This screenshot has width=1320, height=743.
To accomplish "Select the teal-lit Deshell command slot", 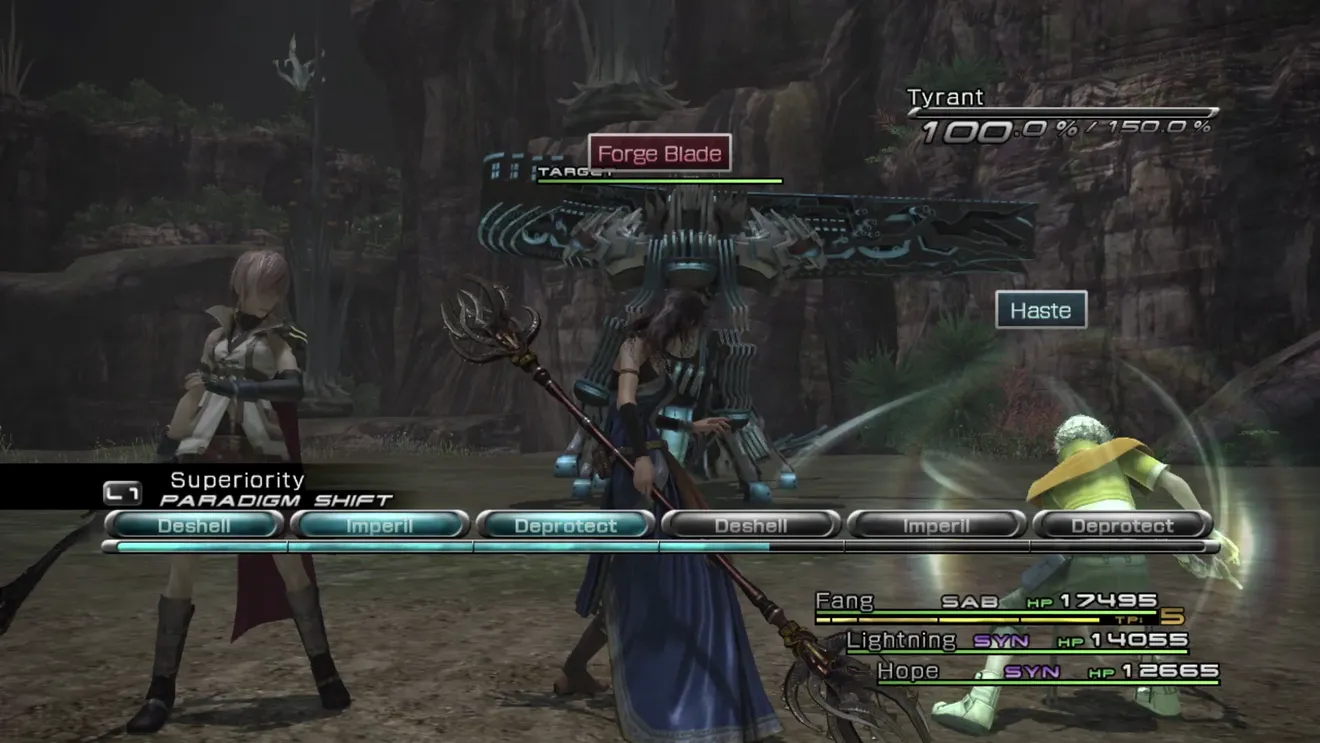I will coord(194,525).
